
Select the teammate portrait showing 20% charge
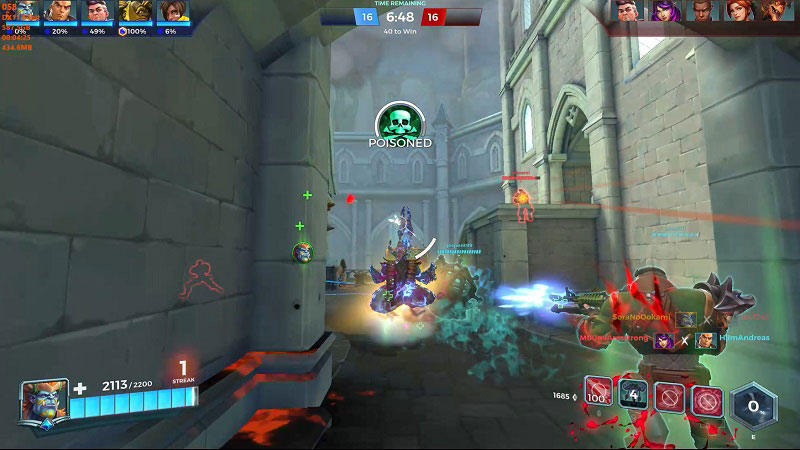tap(58, 12)
